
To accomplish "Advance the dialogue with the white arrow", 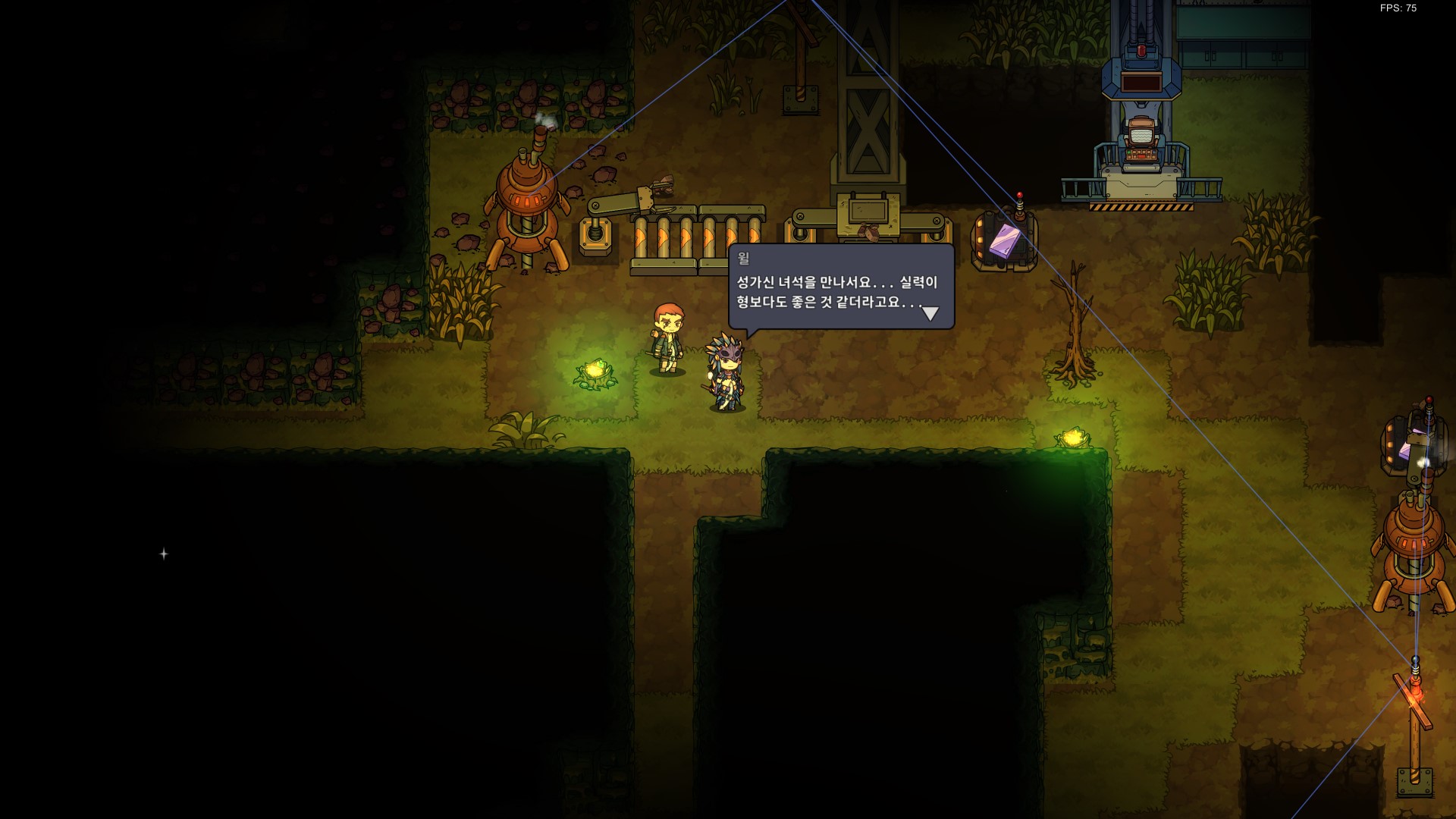I will click(x=930, y=313).
